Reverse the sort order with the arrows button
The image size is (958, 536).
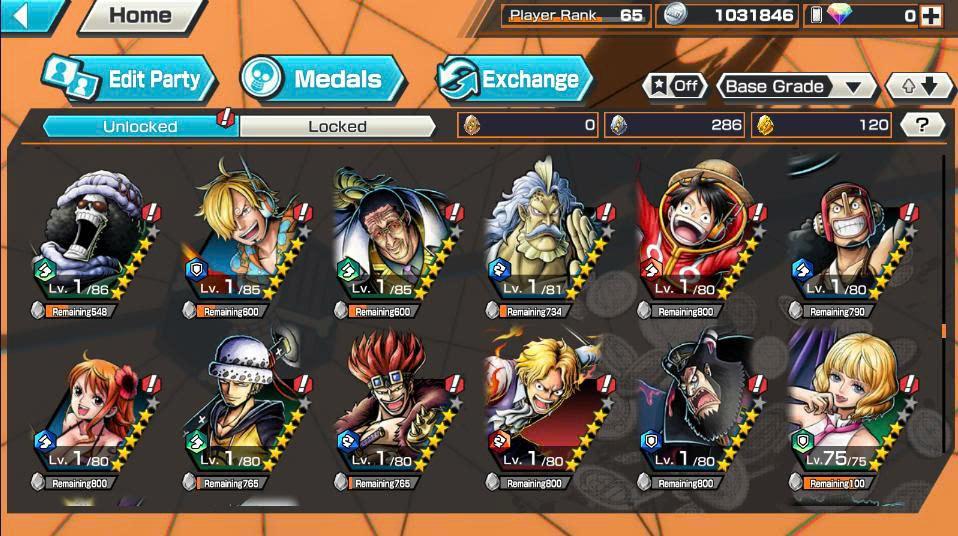tap(919, 86)
